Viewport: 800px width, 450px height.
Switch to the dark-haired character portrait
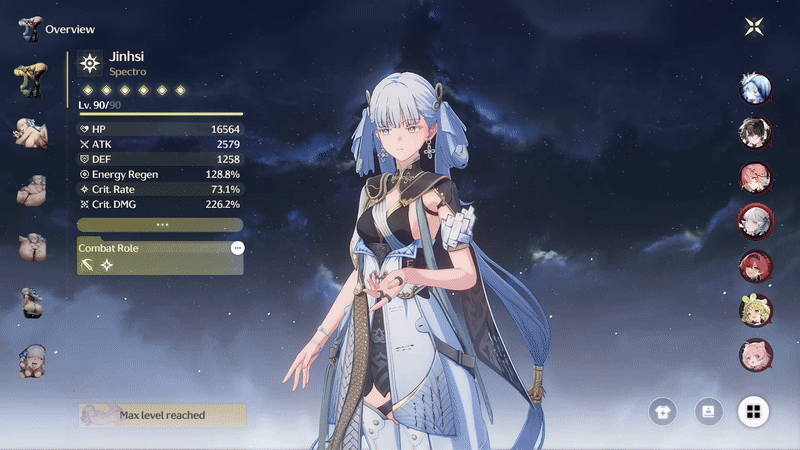click(755, 132)
